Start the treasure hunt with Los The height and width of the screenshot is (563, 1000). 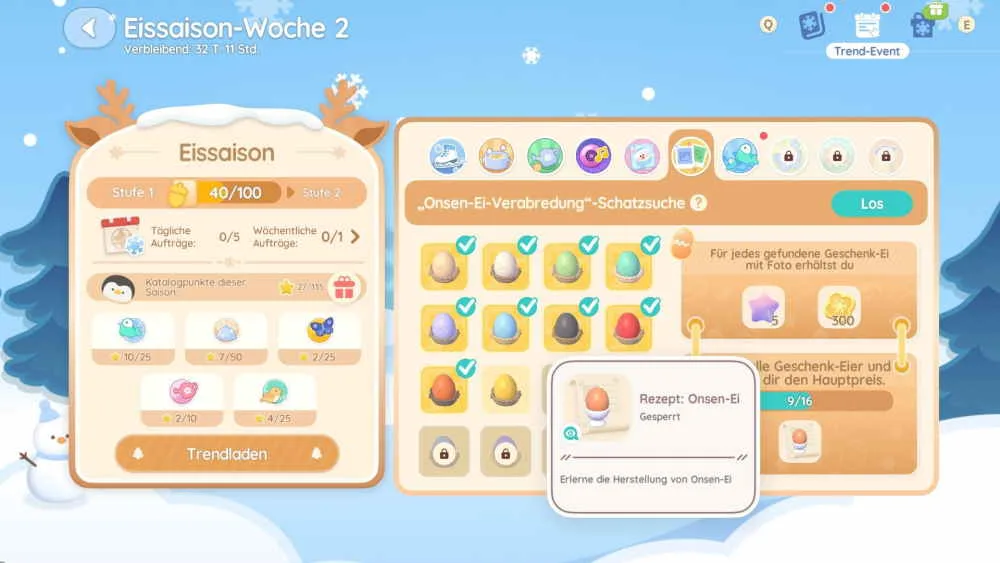coord(871,203)
